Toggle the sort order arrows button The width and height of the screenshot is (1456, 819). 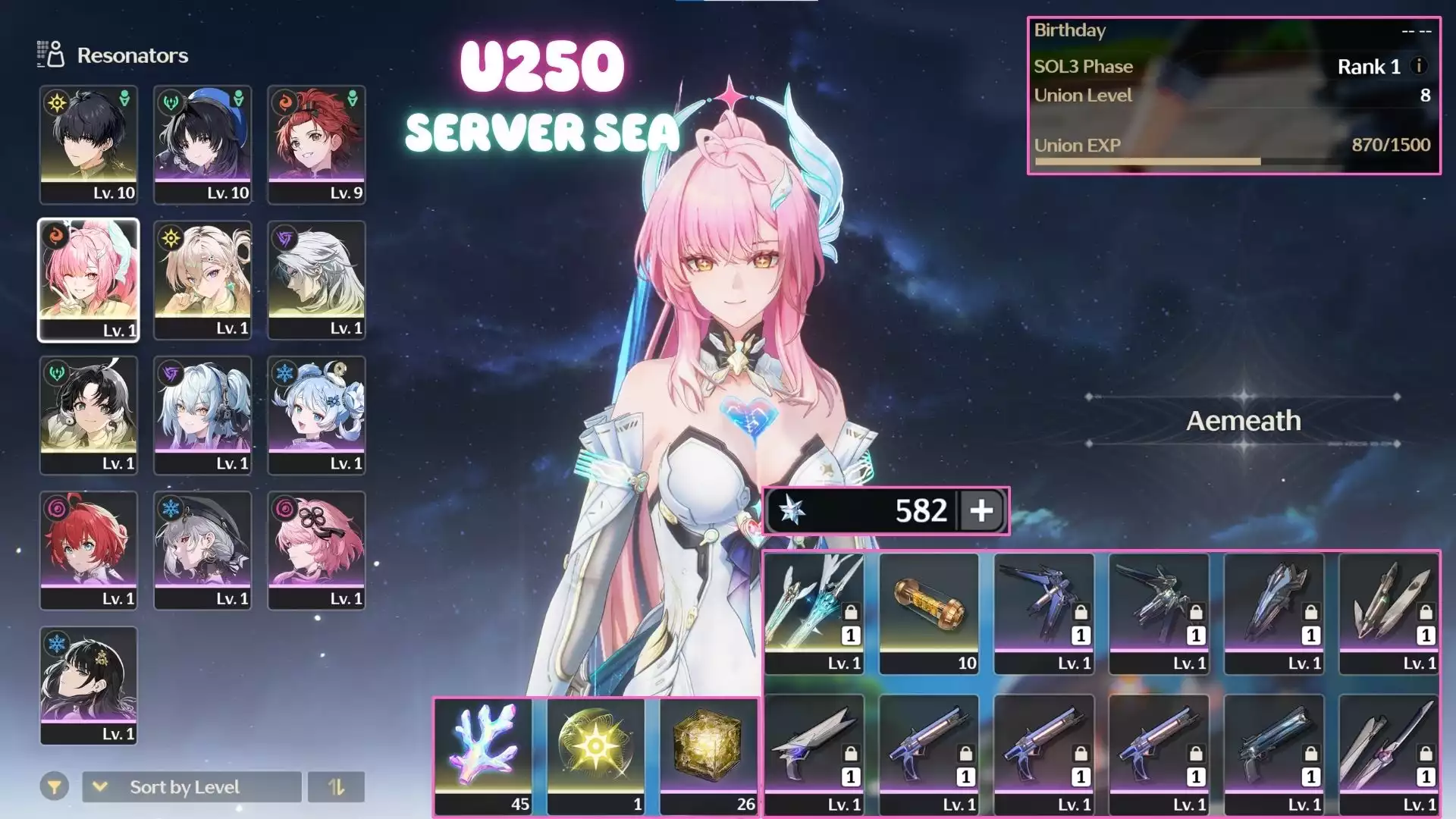click(336, 787)
